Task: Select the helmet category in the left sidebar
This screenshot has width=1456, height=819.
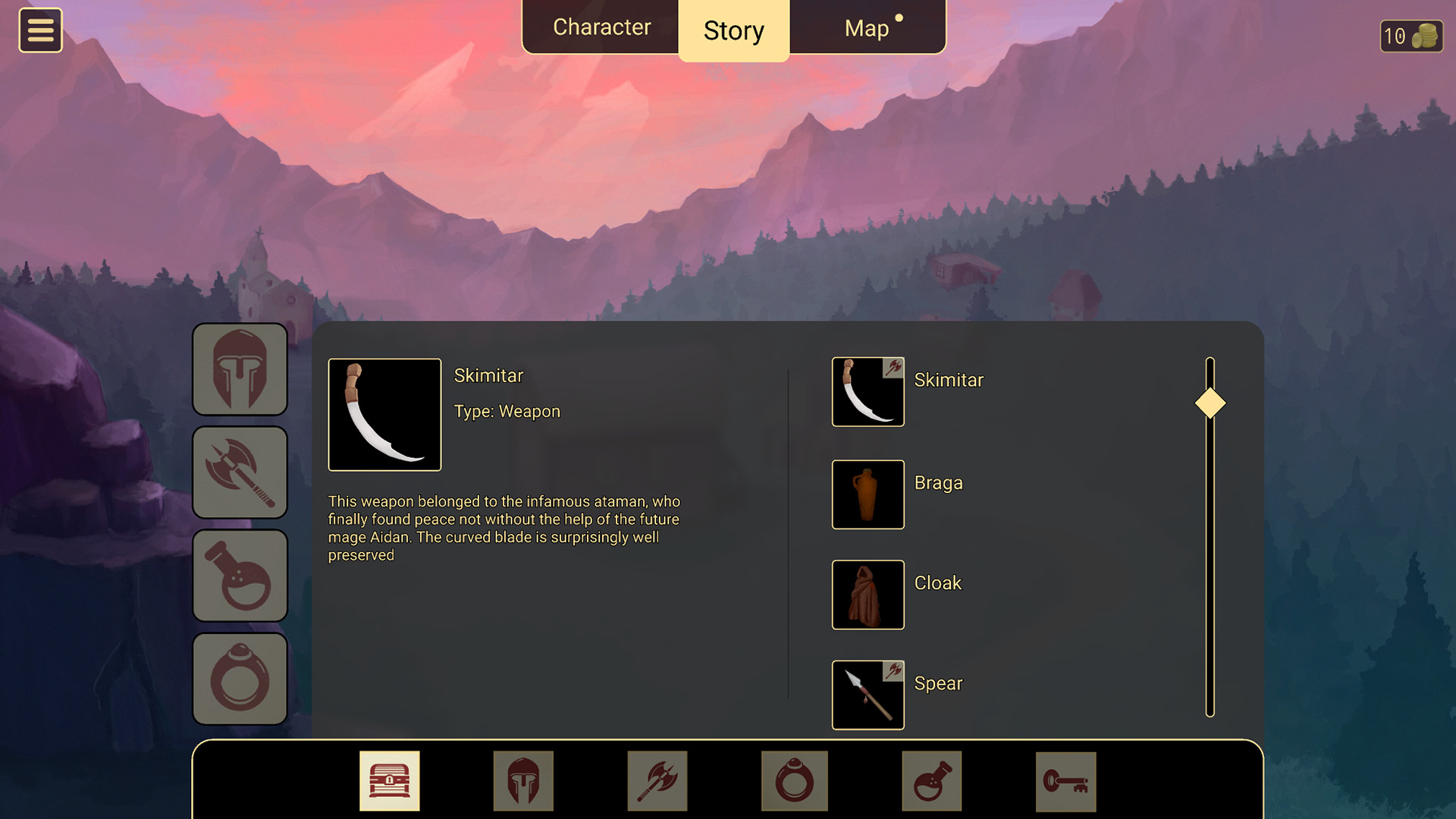Action: click(240, 369)
